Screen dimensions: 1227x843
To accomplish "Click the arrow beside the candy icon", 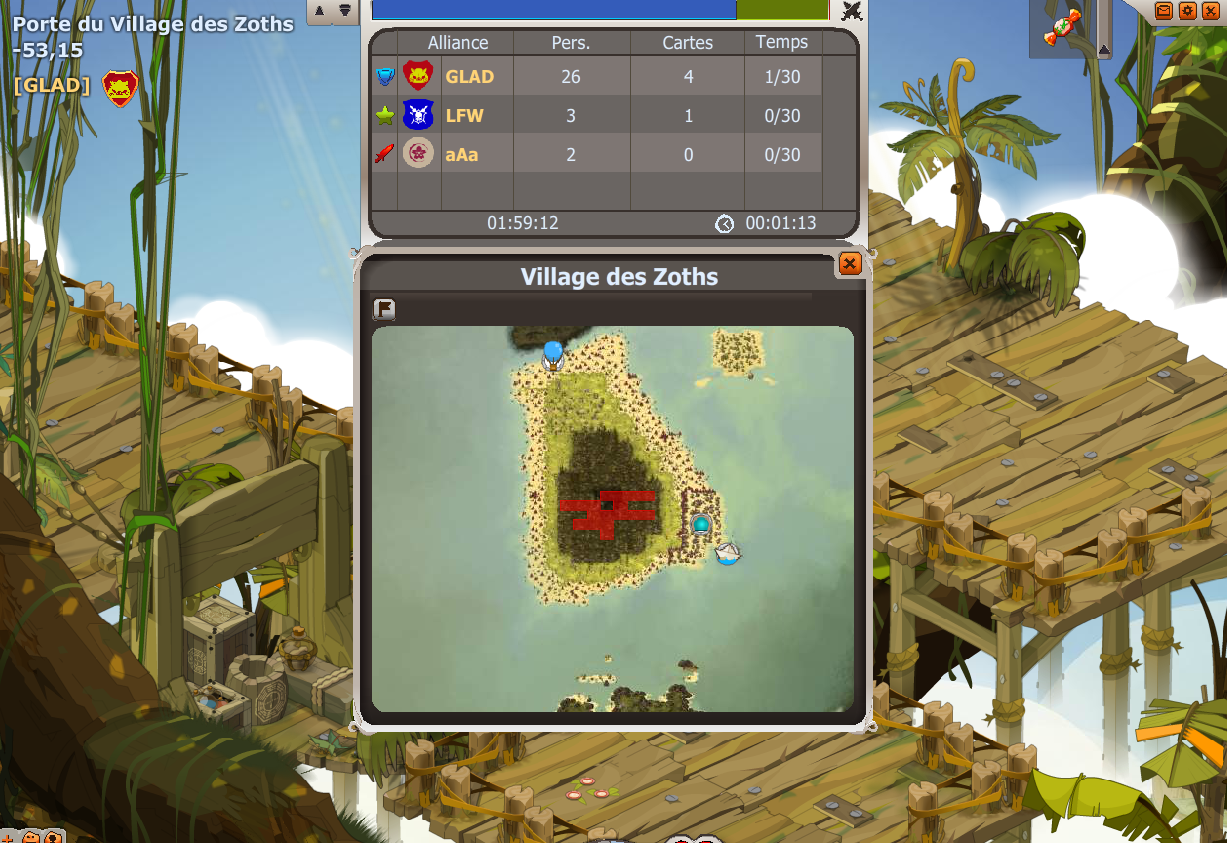I will (1104, 48).
